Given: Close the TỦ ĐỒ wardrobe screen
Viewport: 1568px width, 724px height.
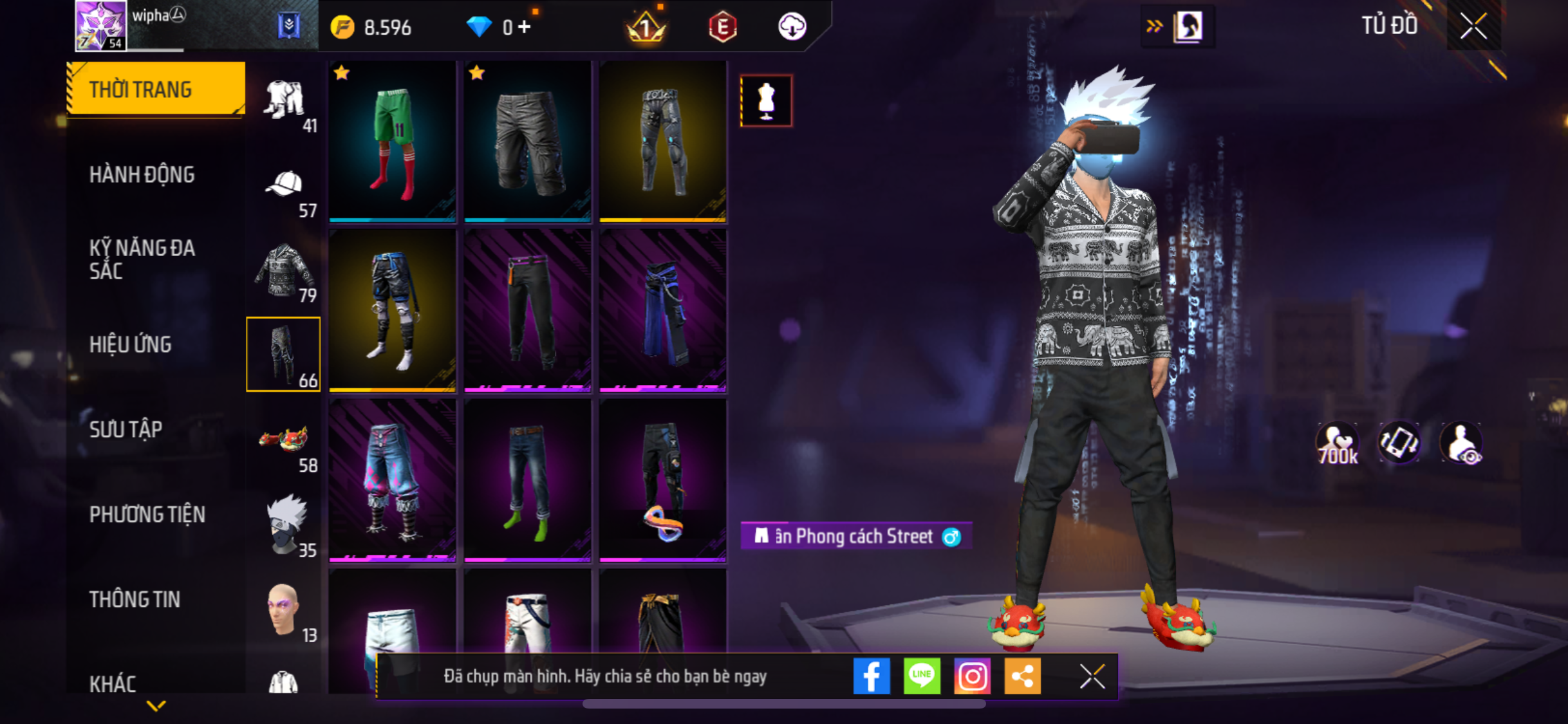Looking at the screenshot, I should click(x=1473, y=26).
